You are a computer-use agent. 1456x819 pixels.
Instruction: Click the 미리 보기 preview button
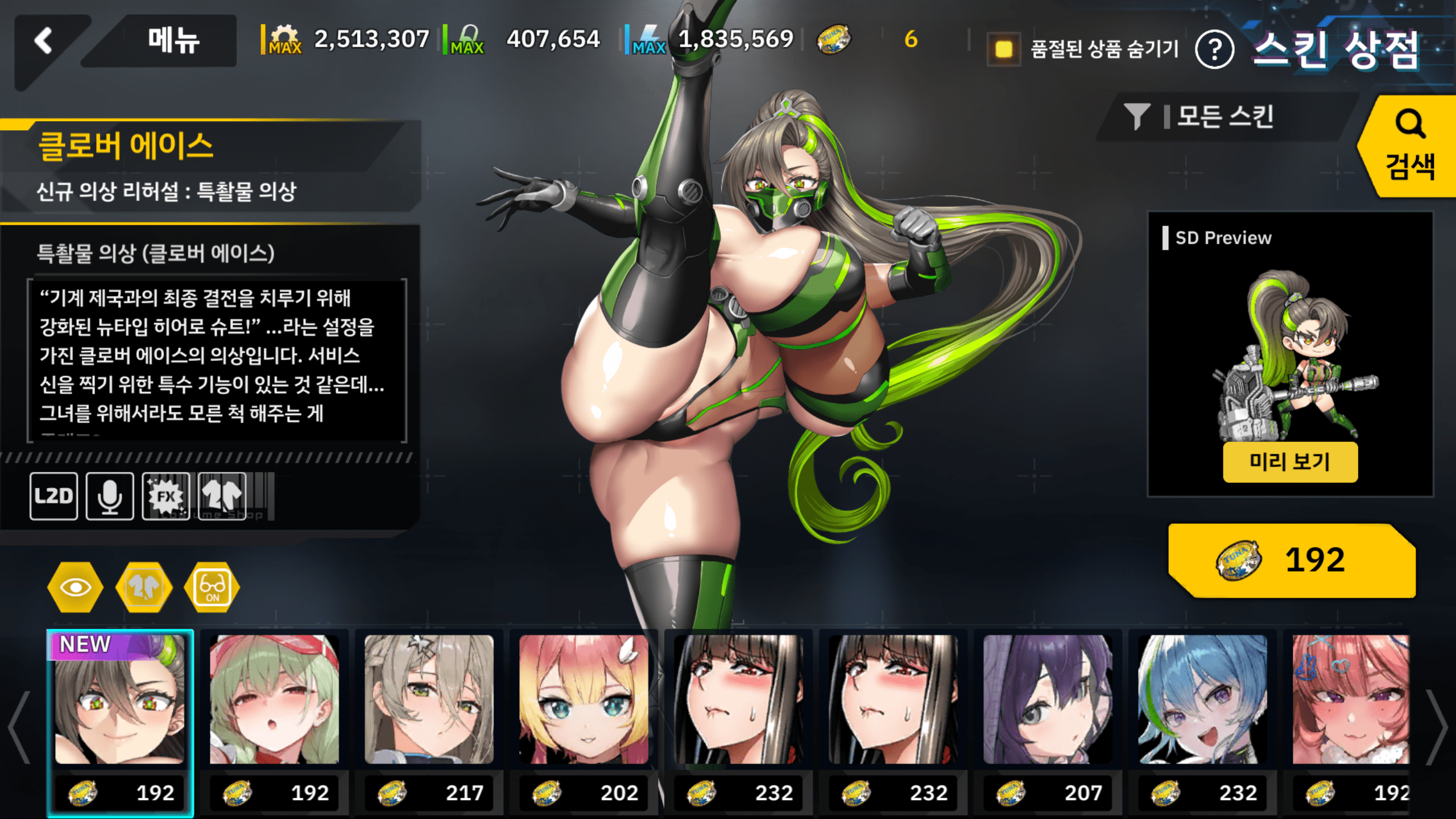[x=1290, y=462]
